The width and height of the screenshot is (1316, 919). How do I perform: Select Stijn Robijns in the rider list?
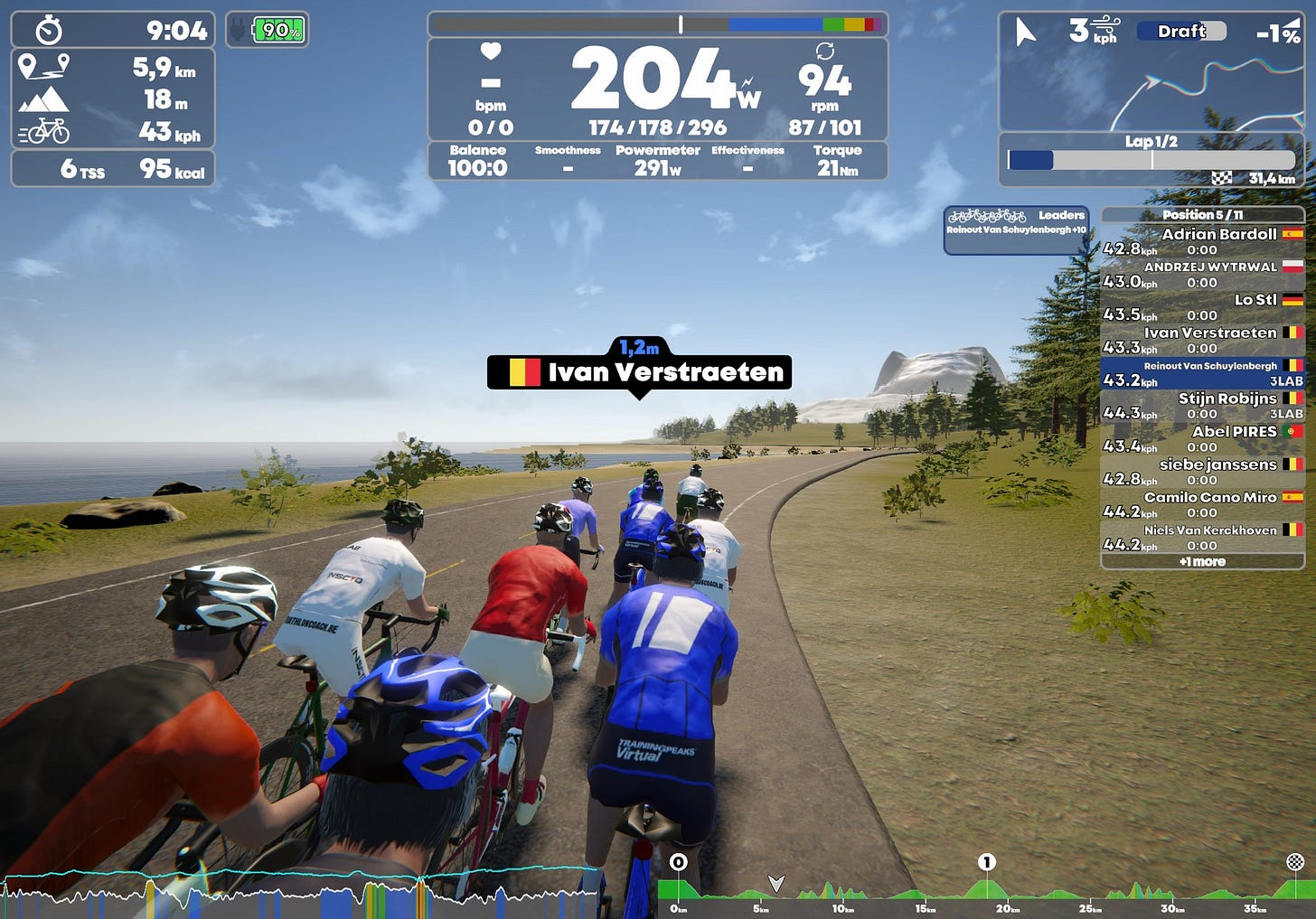click(1202, 406)
